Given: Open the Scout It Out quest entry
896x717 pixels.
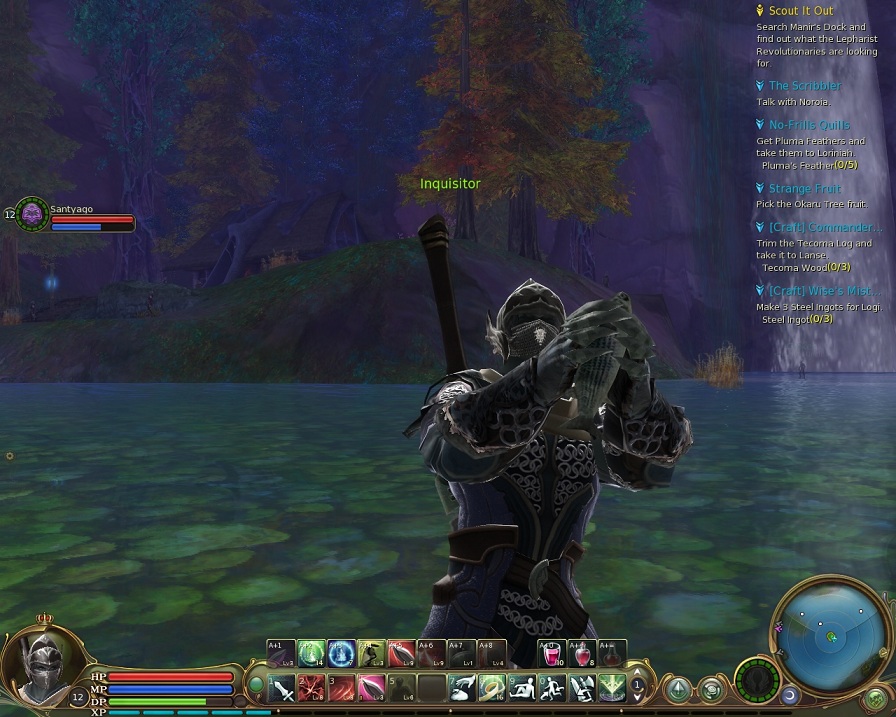Looking at the screenshot, I should click(x=800, y=11).
